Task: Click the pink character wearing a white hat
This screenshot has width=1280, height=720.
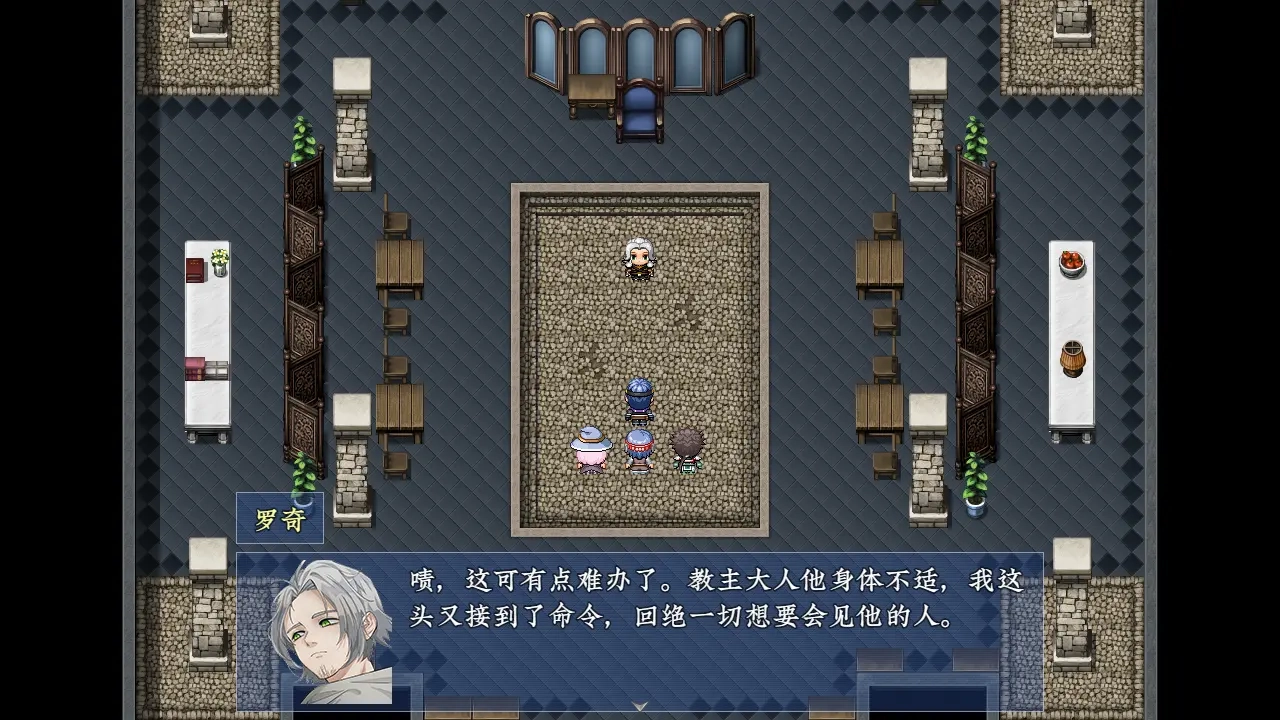Action: 592,448
